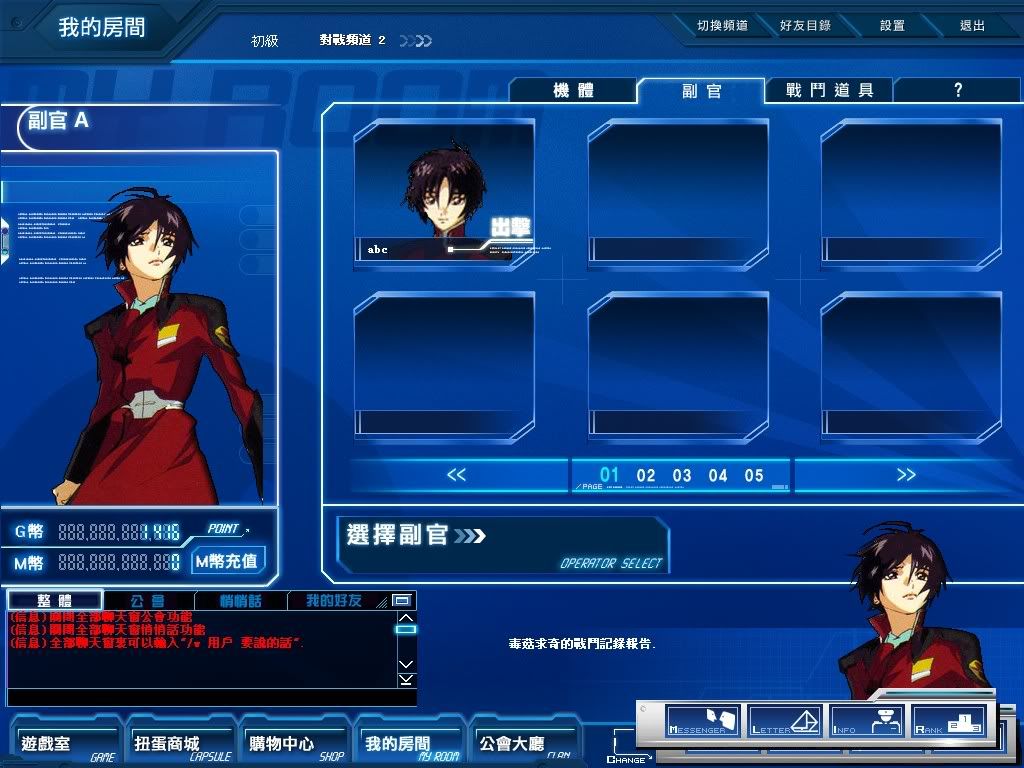Select the operator card named abc

tap(444, 195)
